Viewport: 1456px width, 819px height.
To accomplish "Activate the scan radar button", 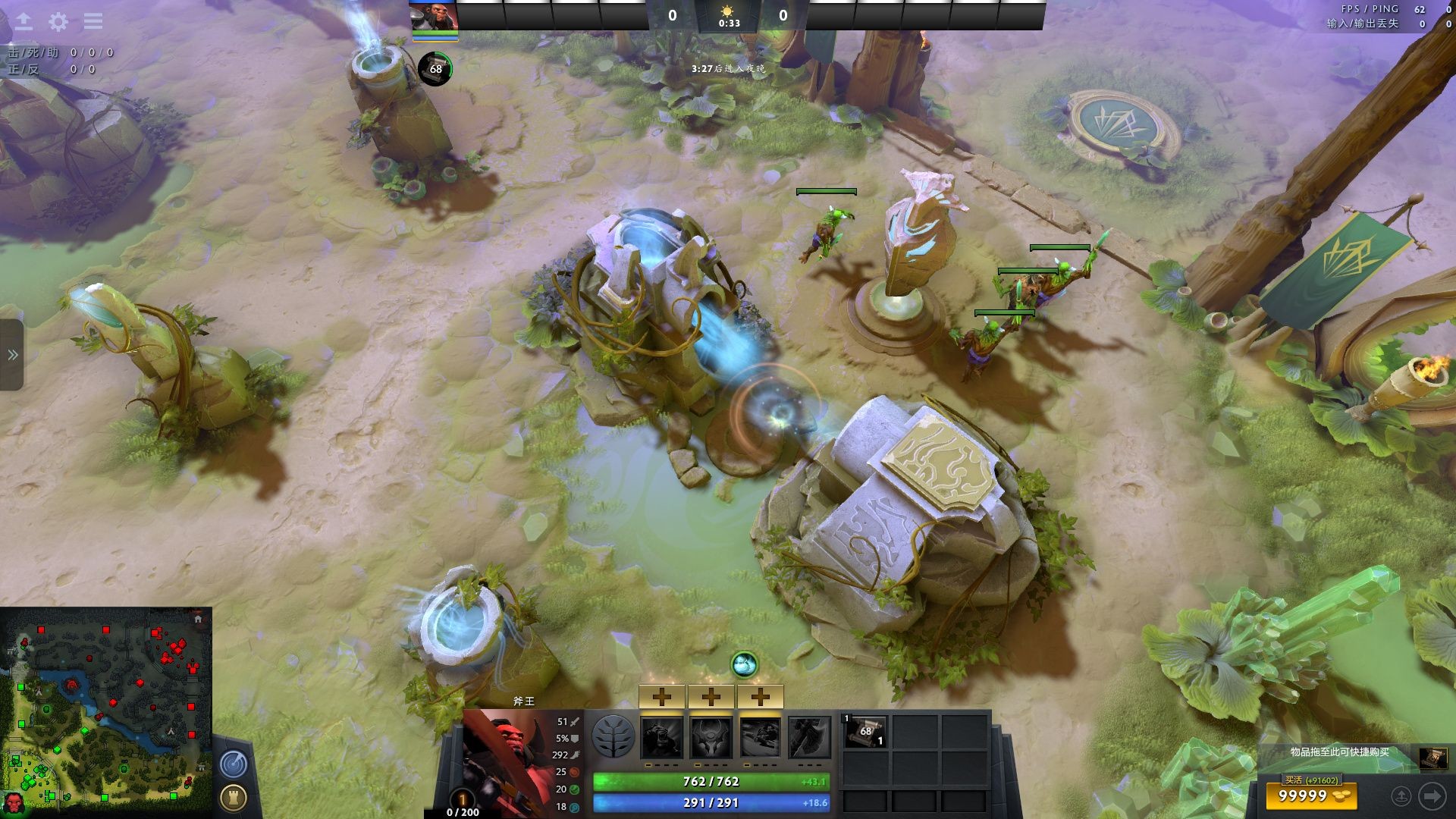I will pyautogui.click(x=234, y=764).
